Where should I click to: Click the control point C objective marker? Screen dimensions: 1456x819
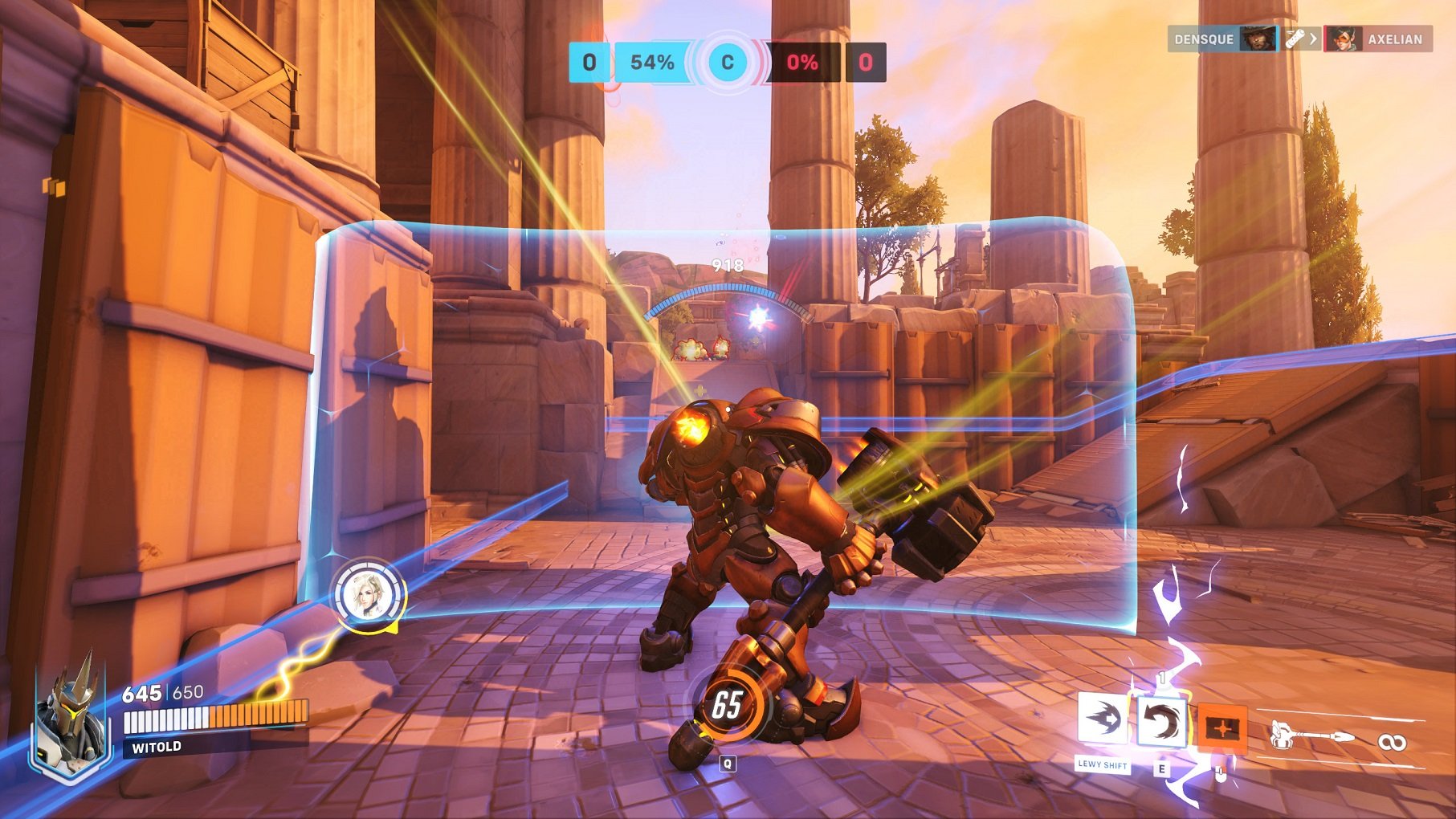[728, 63]
